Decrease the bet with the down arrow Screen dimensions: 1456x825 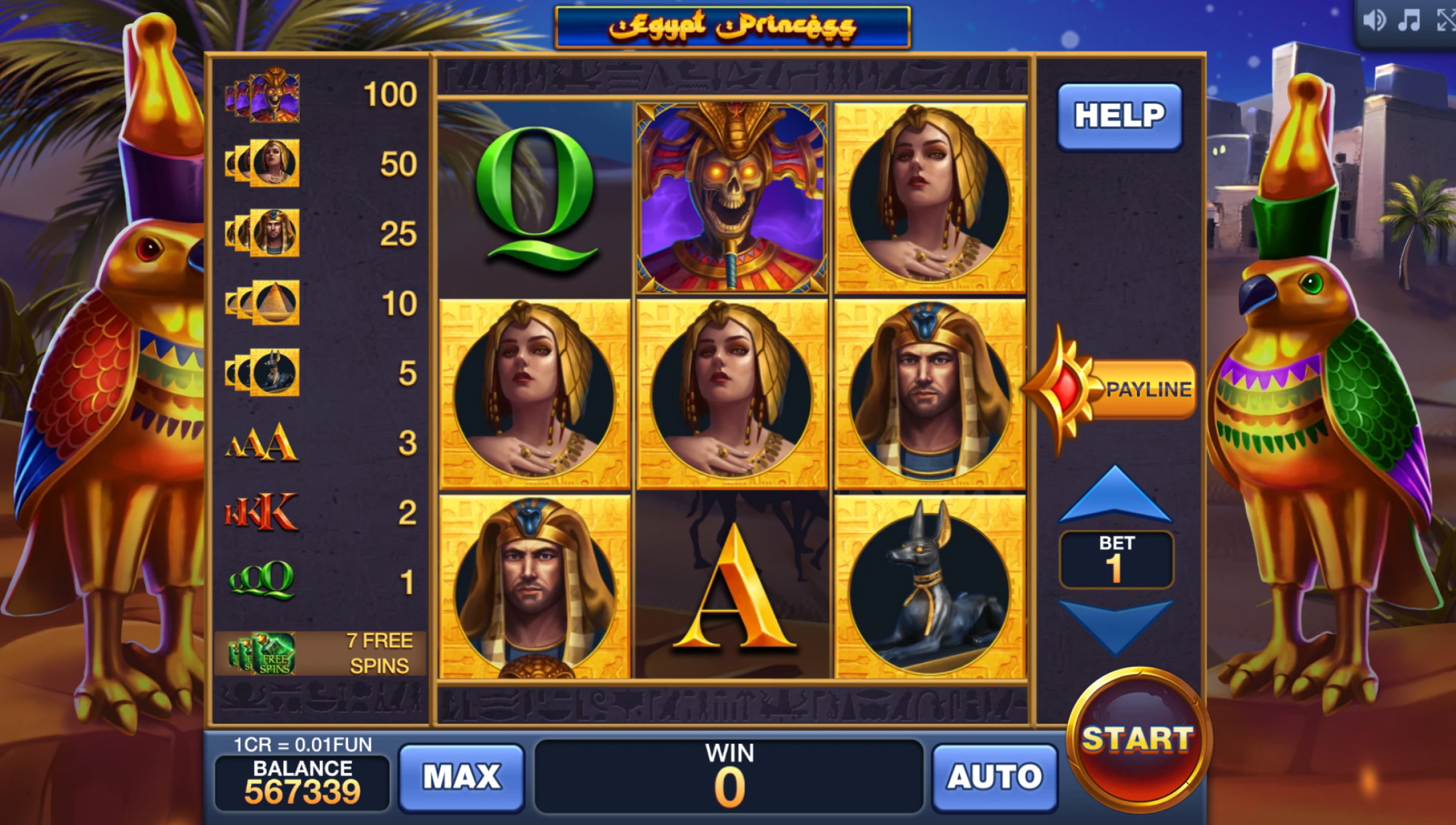point(1115,625)
